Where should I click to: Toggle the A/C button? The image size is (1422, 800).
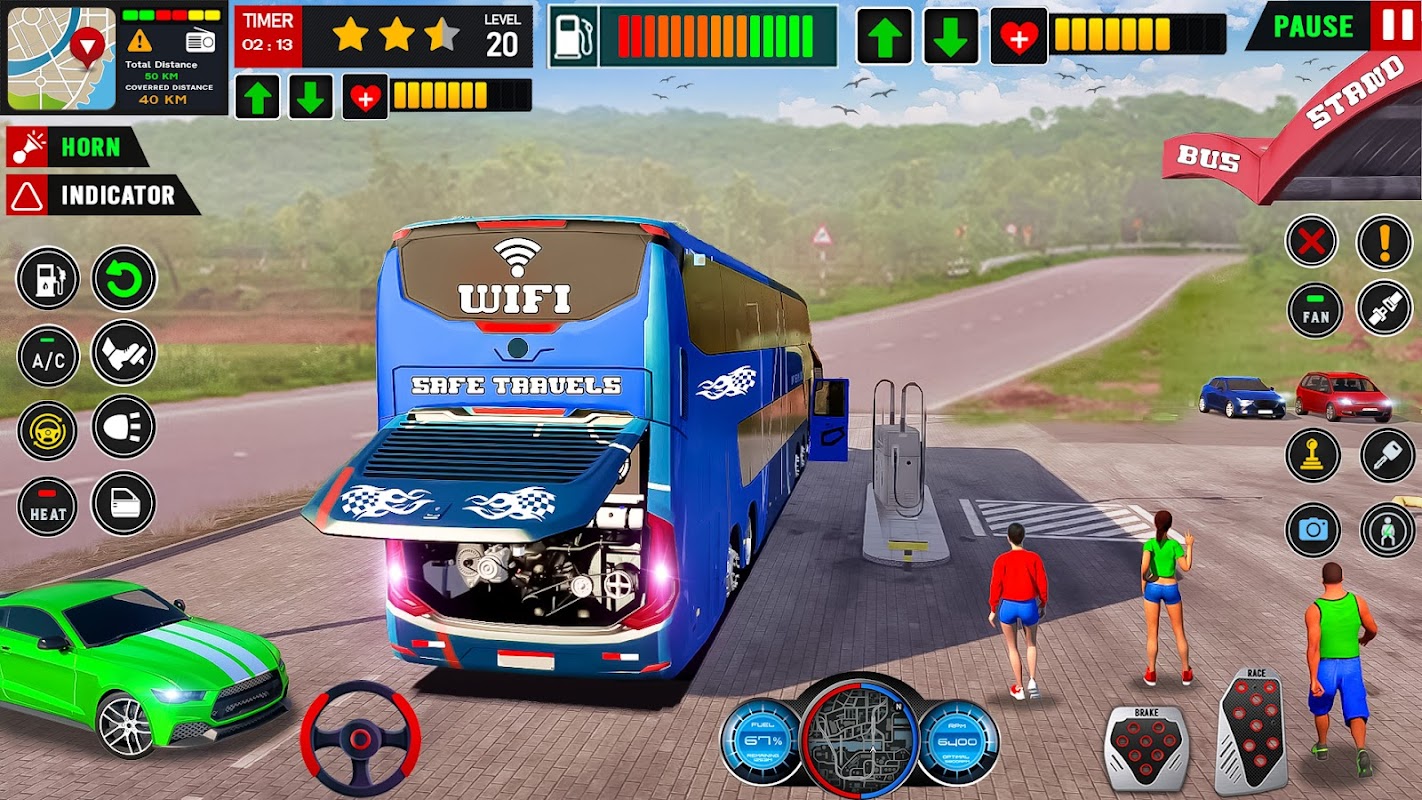[48, 356]
